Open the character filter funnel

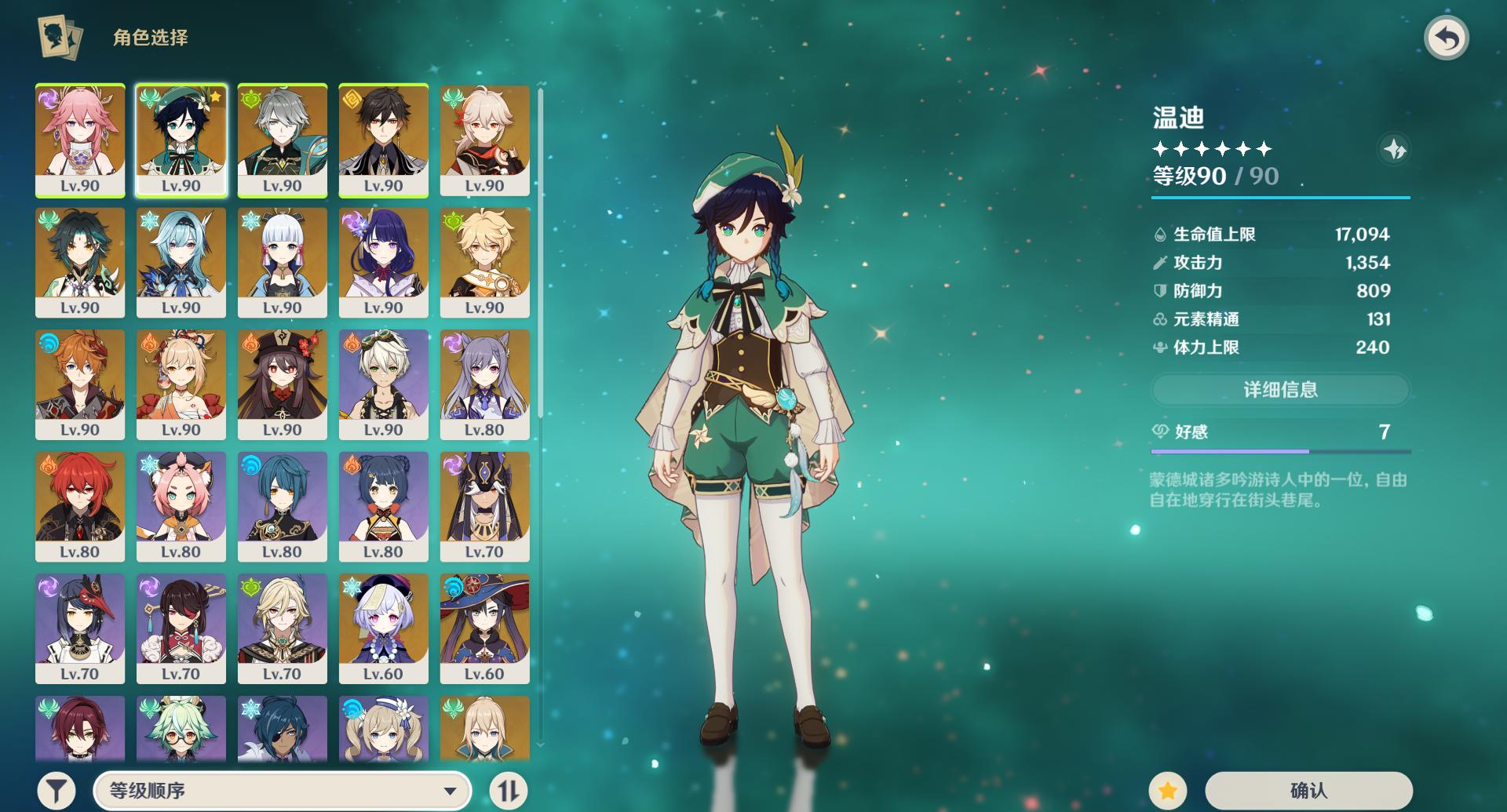pos(57,790)
